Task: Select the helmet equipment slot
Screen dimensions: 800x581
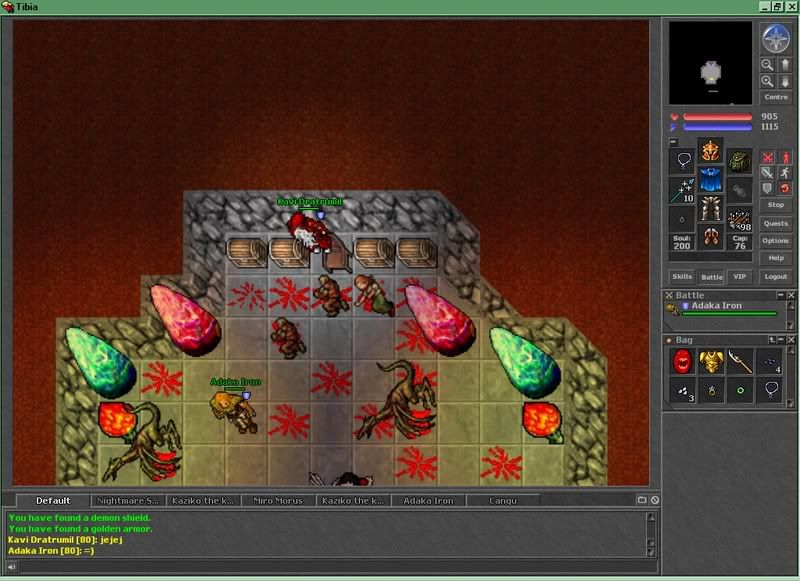Action: tap(710, 153)
